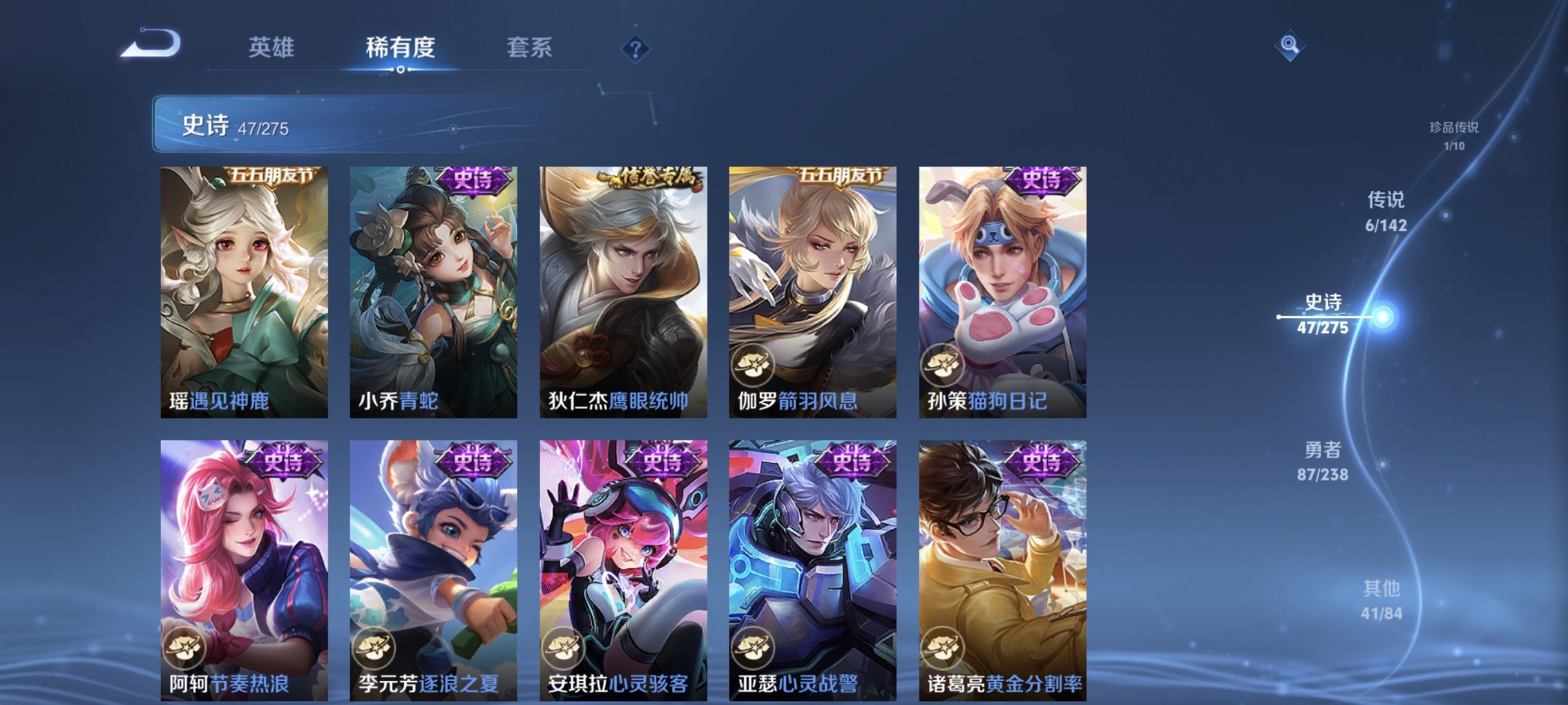Click the help question mark icon
Screen dimensions: 1568x705
637,48
